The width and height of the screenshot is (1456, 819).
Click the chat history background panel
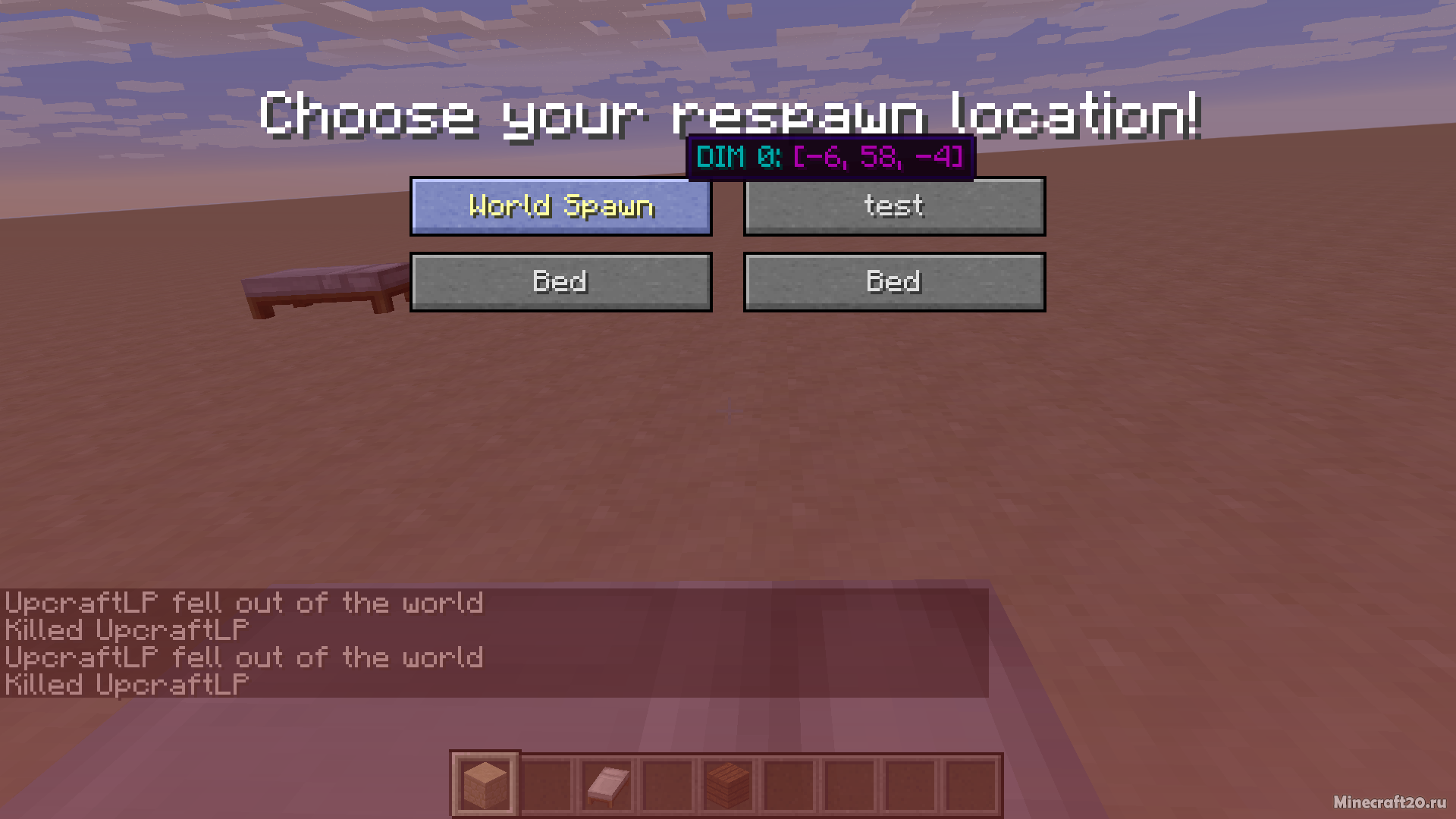(682, 645)
